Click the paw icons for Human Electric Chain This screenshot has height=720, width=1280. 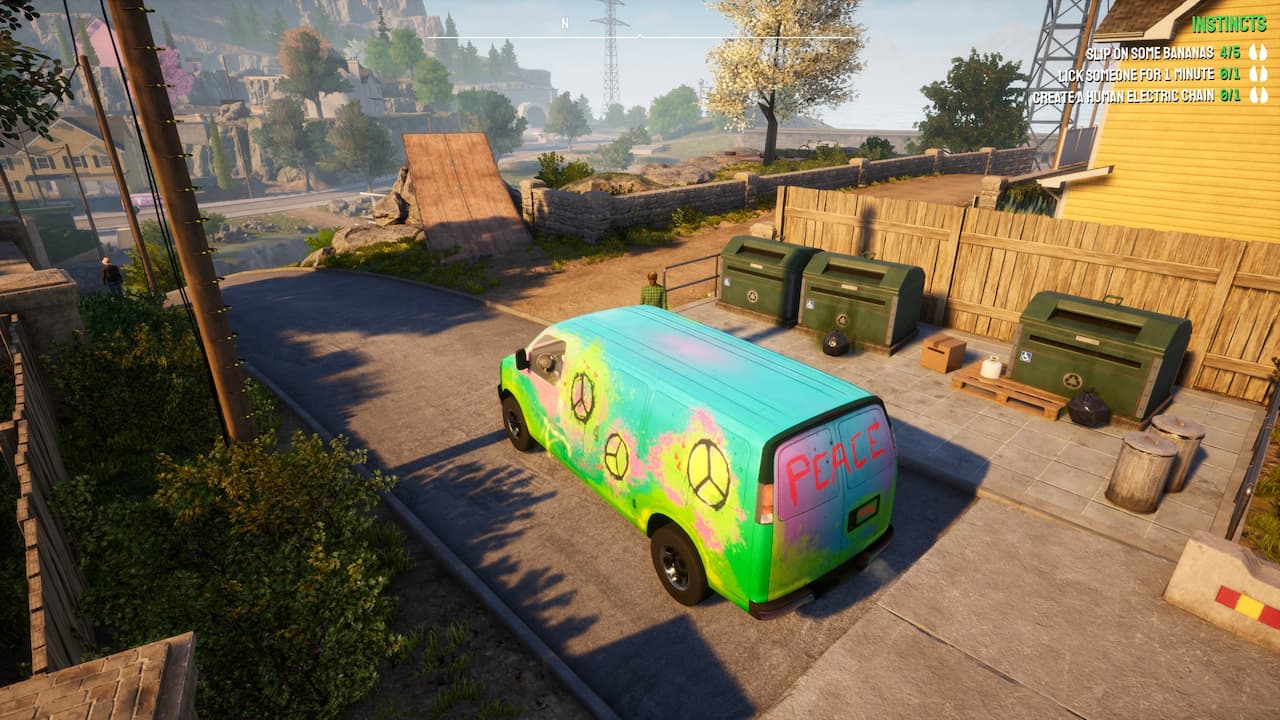click(x=1260, y=95)
